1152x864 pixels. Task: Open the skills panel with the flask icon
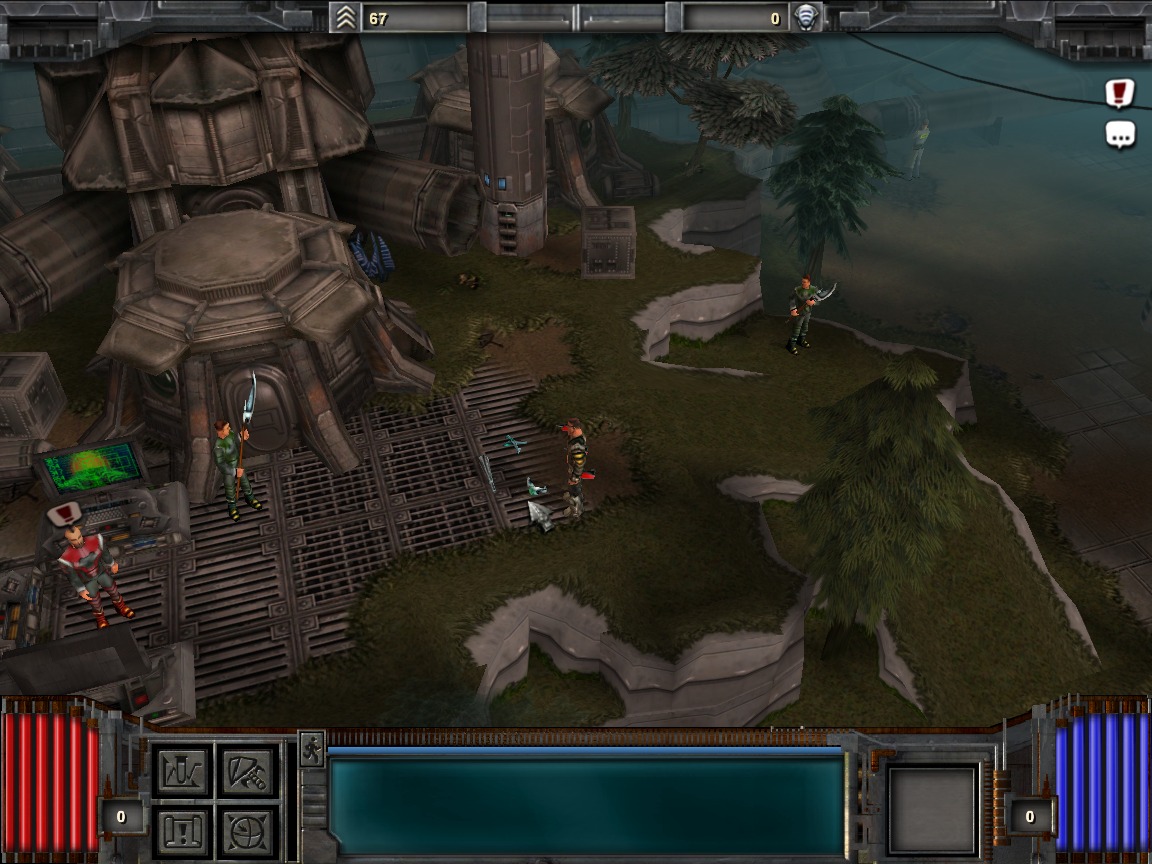tap(182, 771)
